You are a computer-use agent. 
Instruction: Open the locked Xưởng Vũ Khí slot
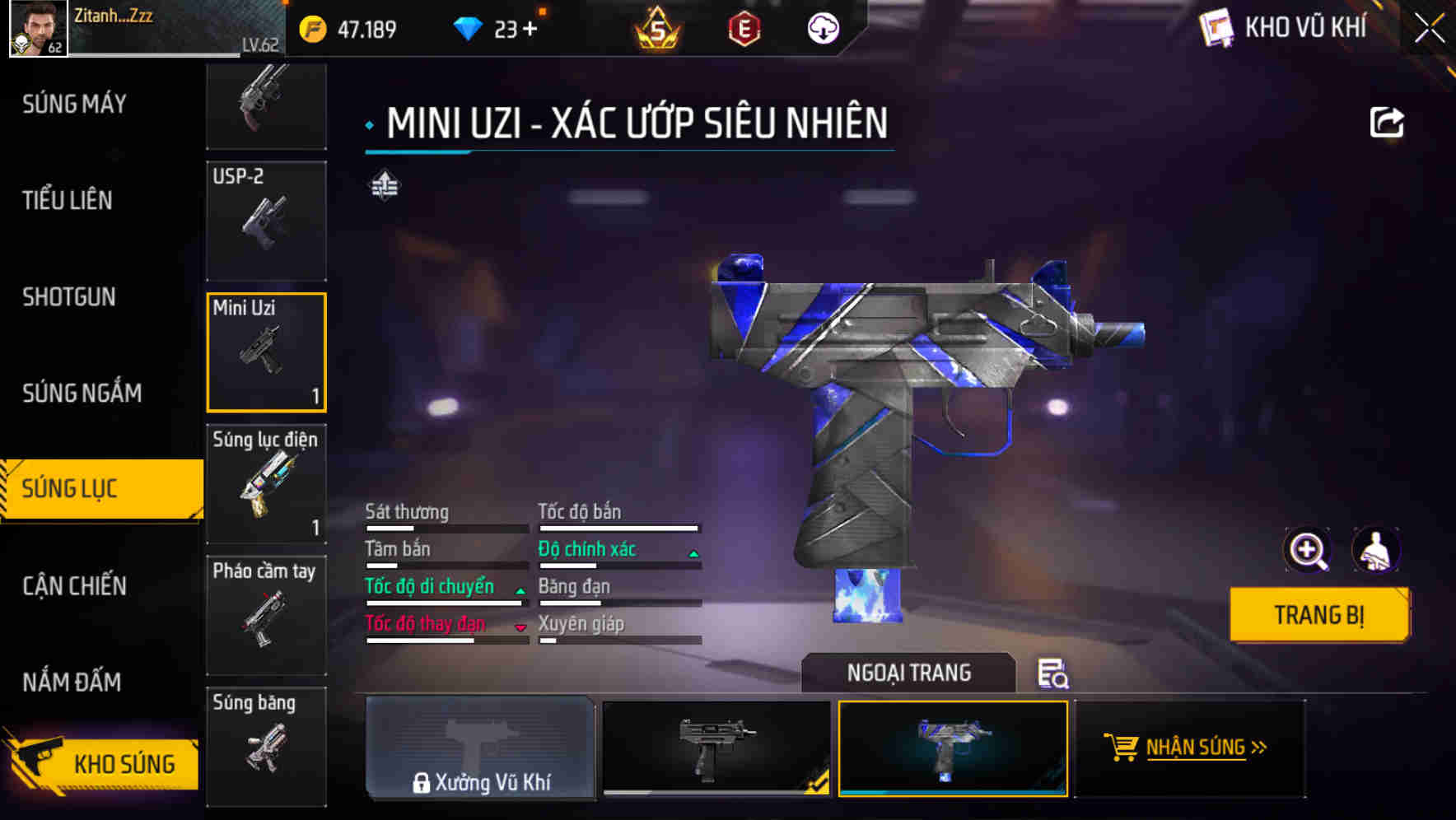pos(480,749)
